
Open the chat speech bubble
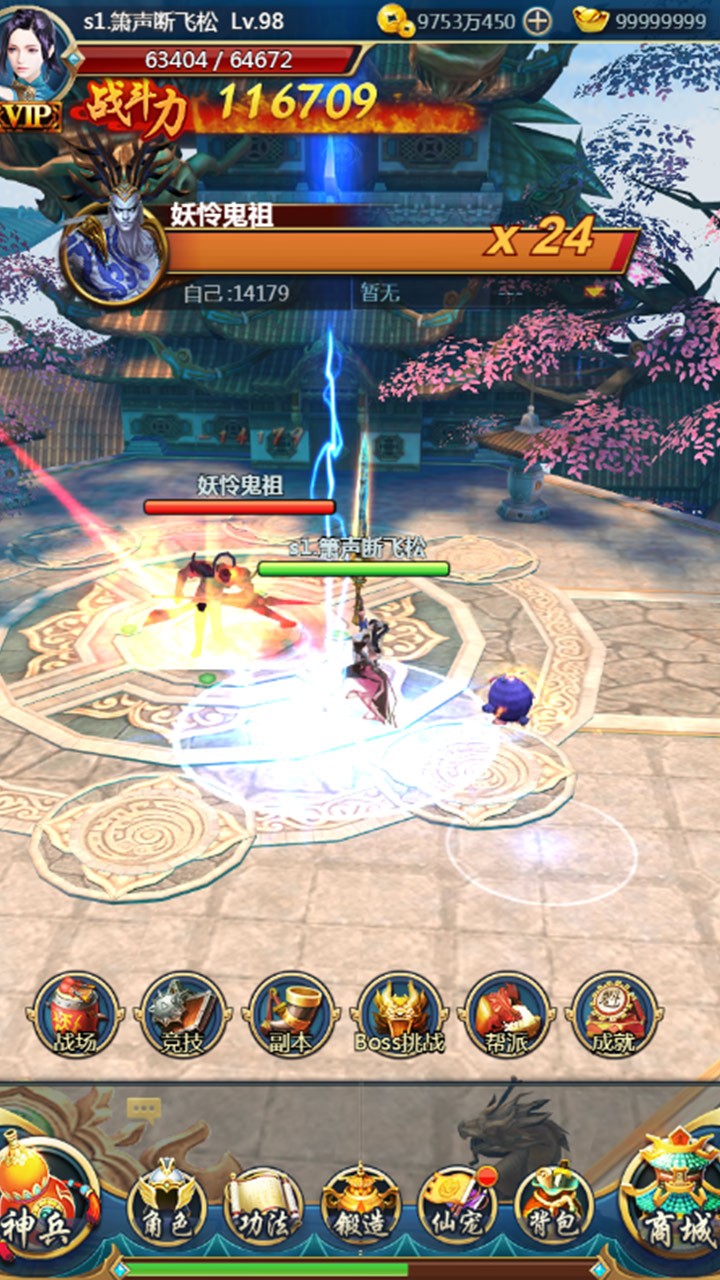pos(143,1108)
